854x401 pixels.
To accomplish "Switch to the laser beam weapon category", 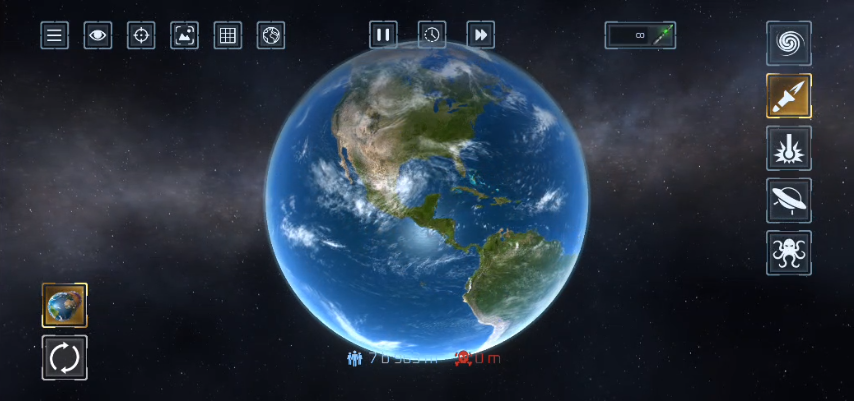I will 789,148.
